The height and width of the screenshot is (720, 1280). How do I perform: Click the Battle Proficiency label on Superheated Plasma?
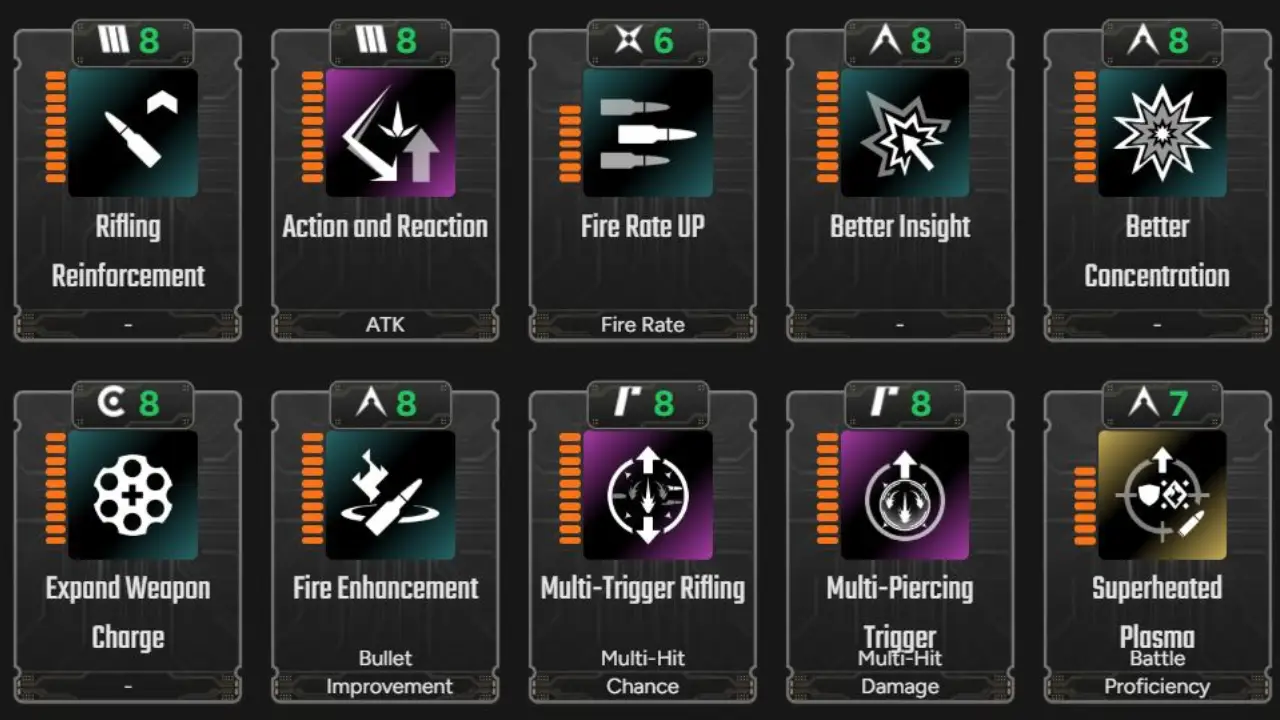click(1157, 672)
